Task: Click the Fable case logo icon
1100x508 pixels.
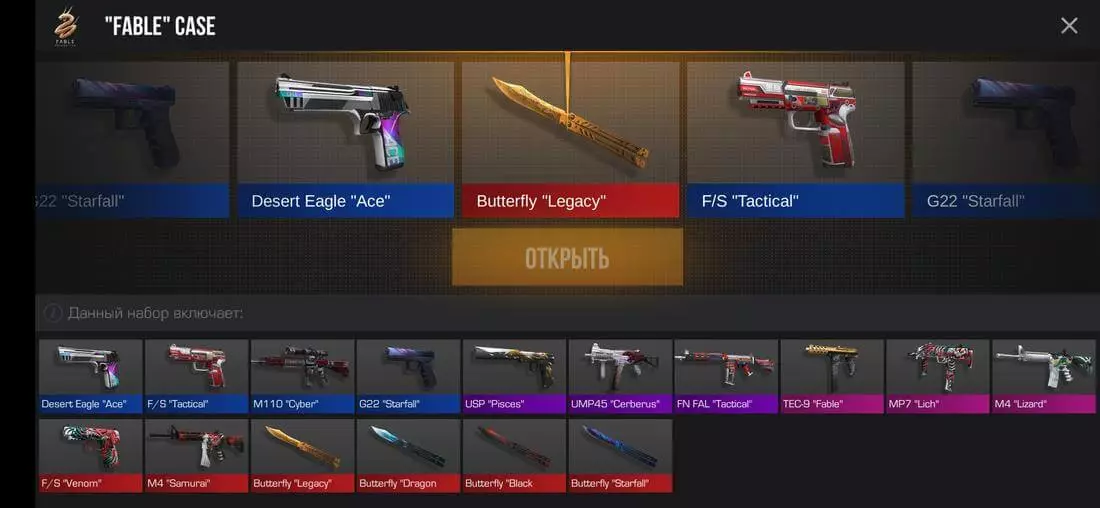Action: [x=66, y=26]
